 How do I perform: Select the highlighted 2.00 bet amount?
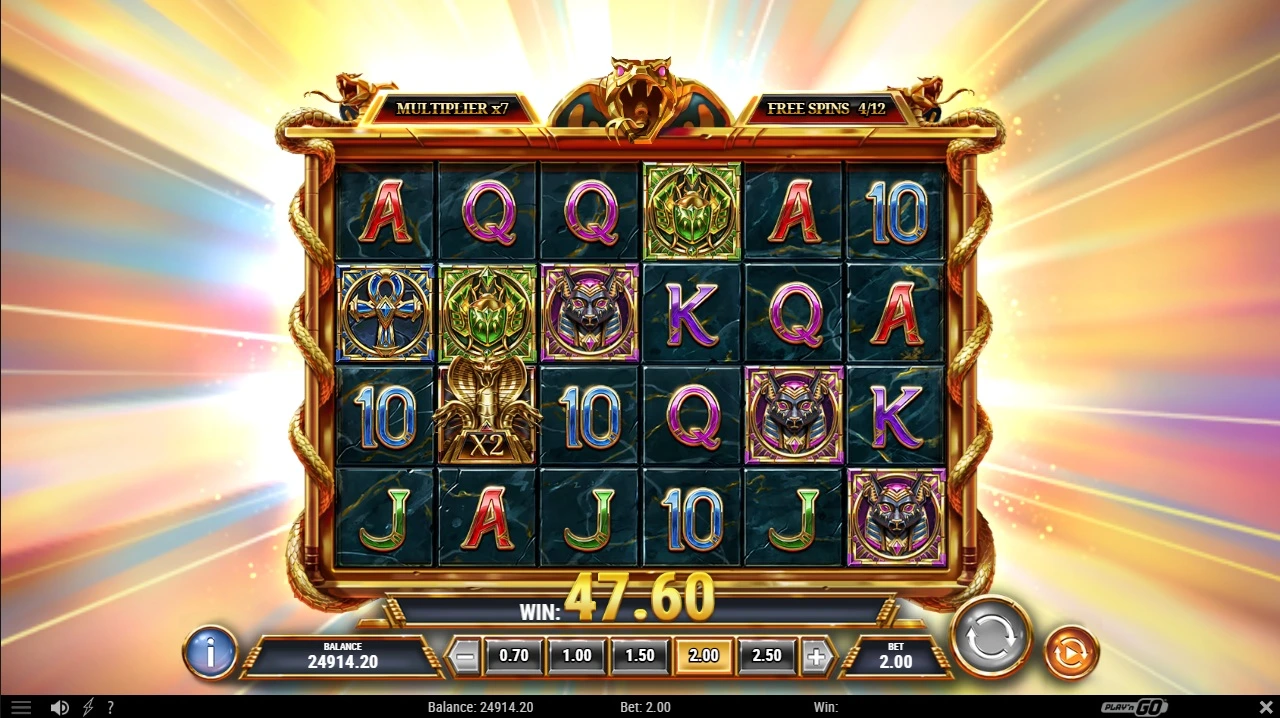(703, 656)
